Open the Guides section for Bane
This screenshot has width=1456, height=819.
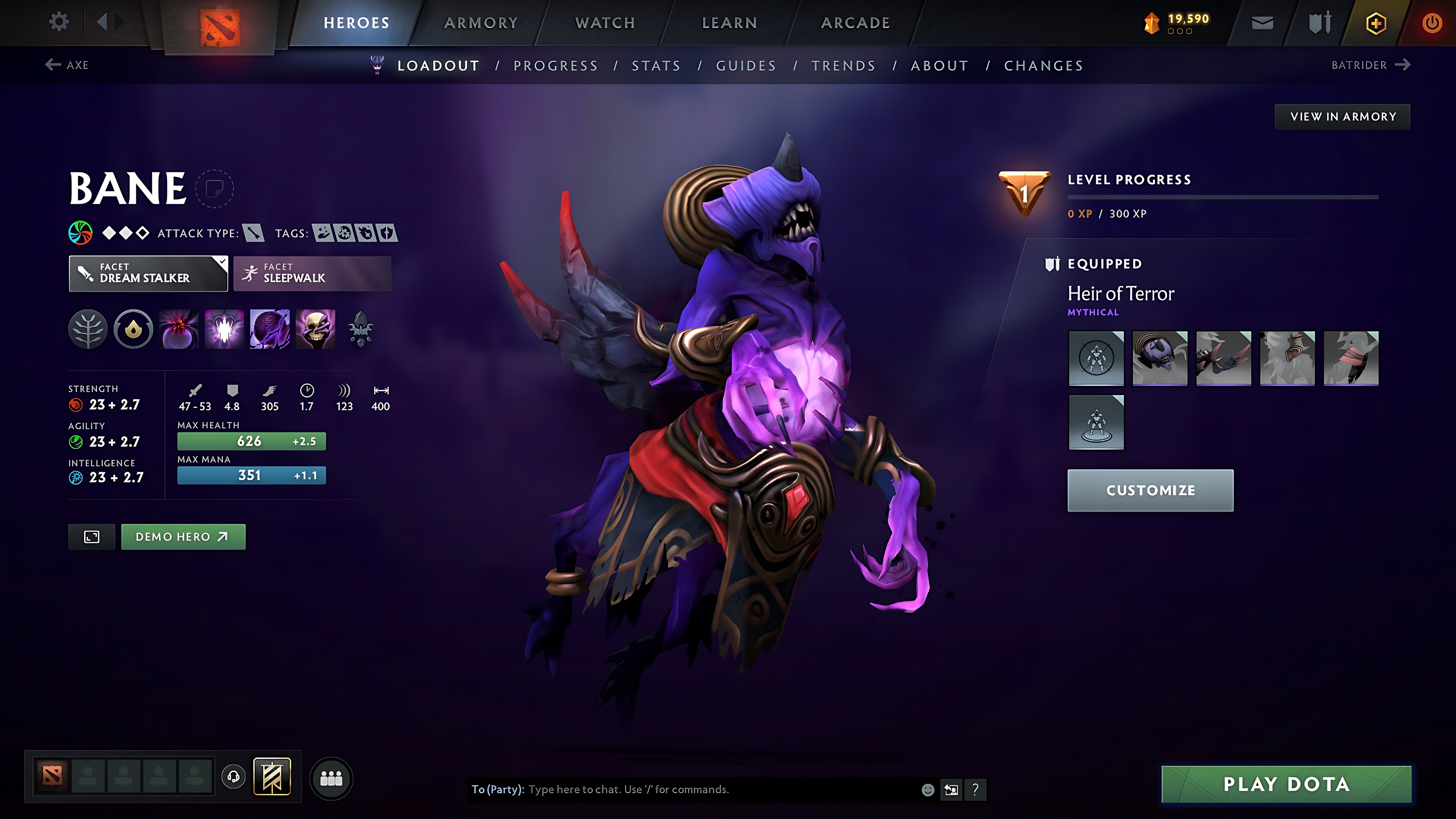coord(745,65)
